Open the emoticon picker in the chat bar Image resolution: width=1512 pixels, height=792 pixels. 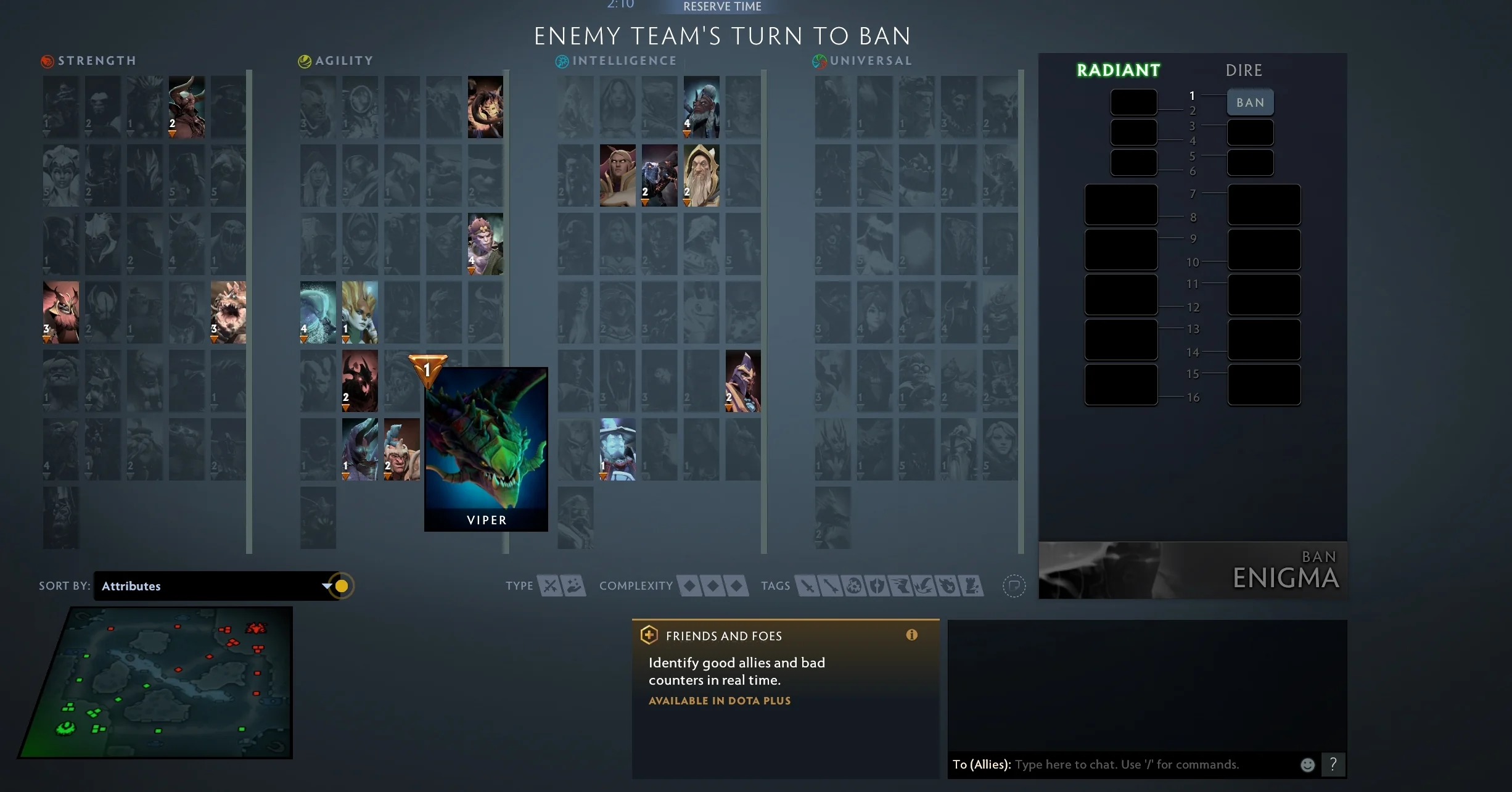point(1307,764)
